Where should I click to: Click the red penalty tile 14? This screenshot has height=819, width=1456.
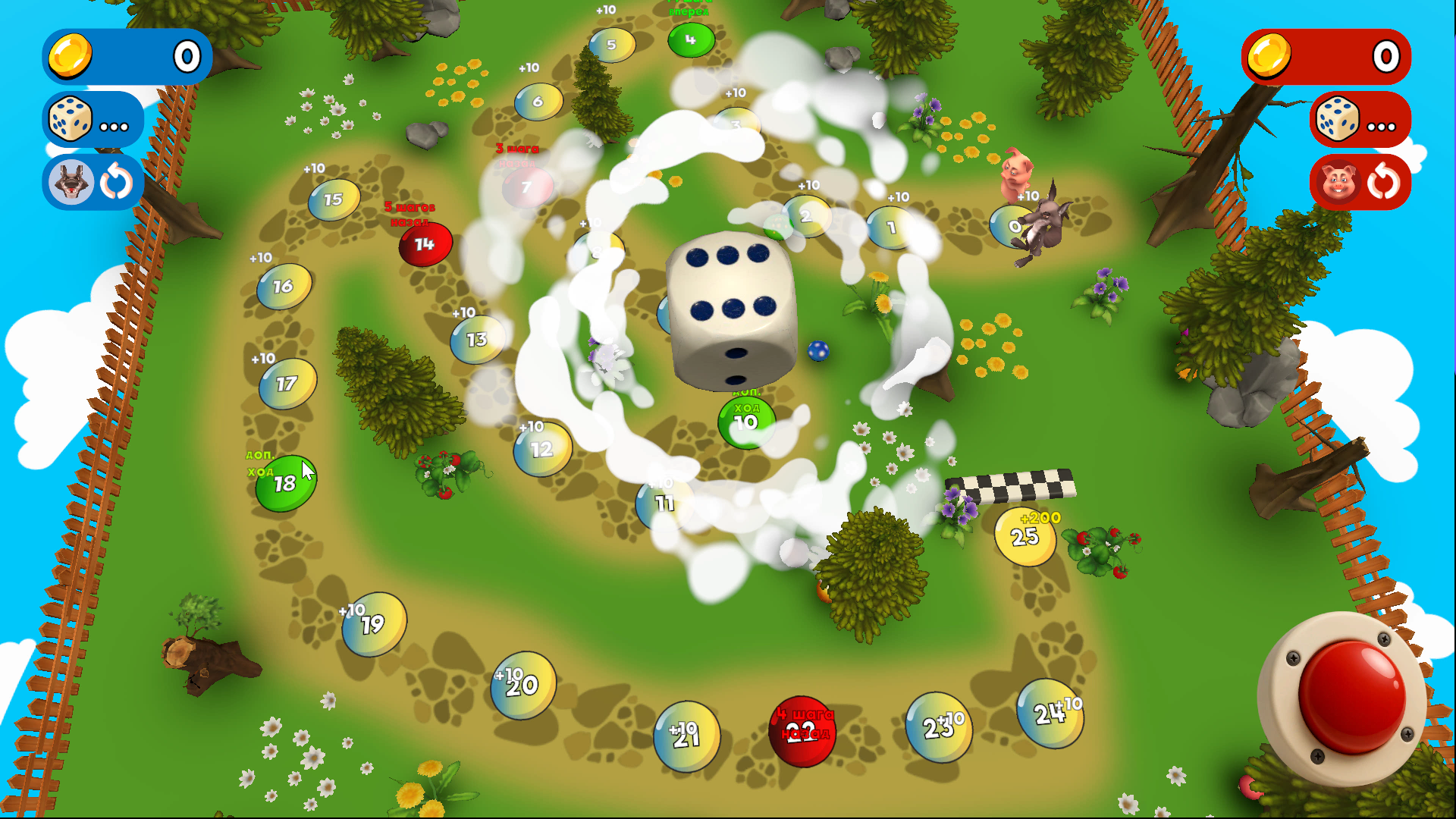click(425, 243)
